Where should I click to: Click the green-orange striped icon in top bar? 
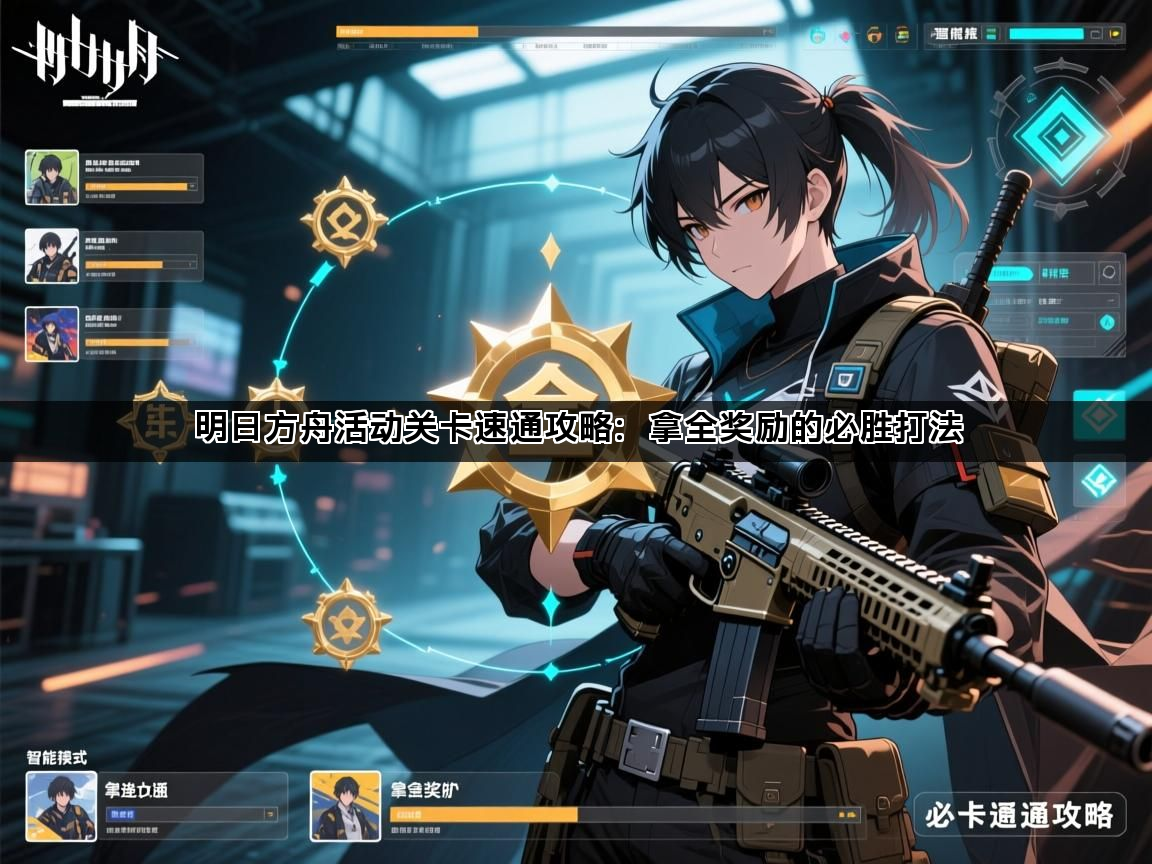pyautogui.click(x=902, y=34)
